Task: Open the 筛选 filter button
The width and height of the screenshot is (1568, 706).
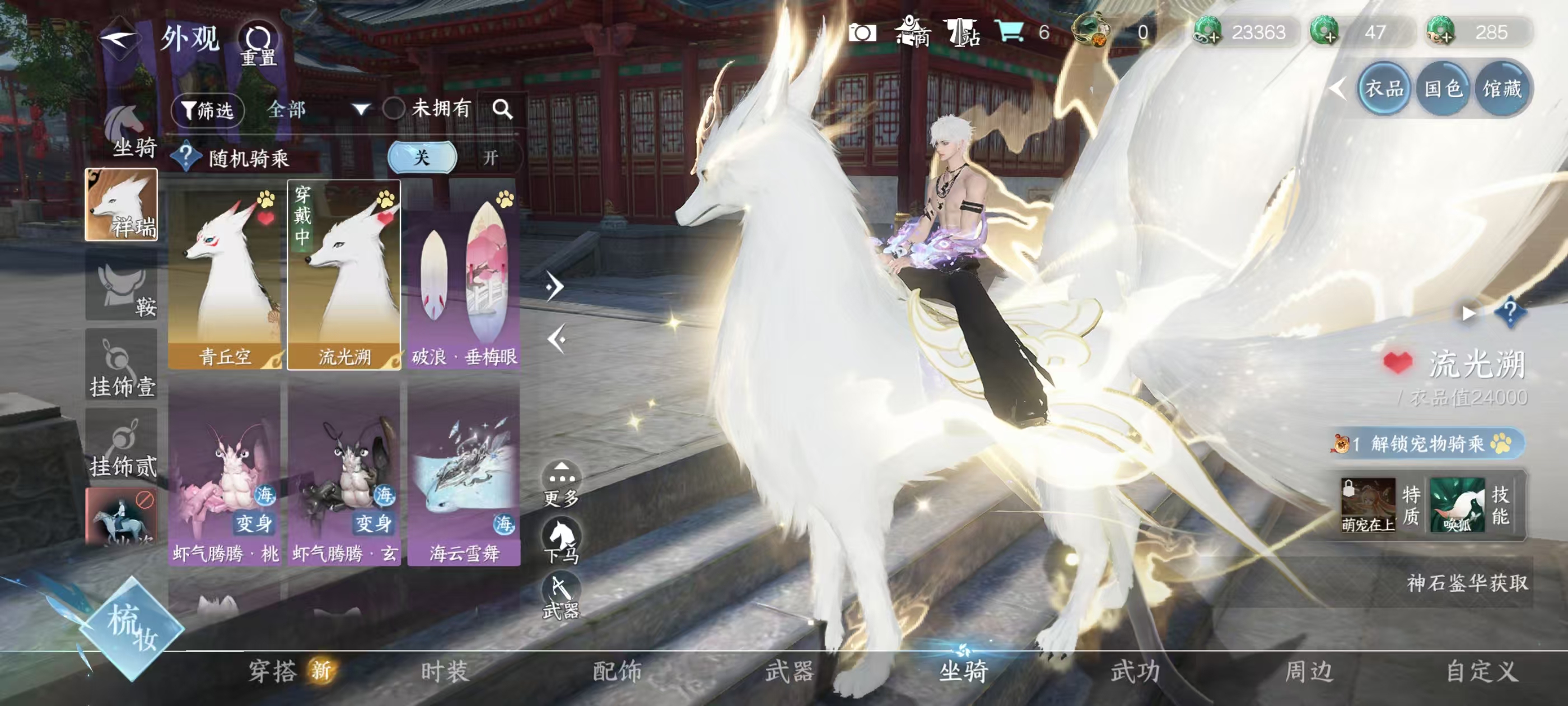Action: (x=208, y=110)
